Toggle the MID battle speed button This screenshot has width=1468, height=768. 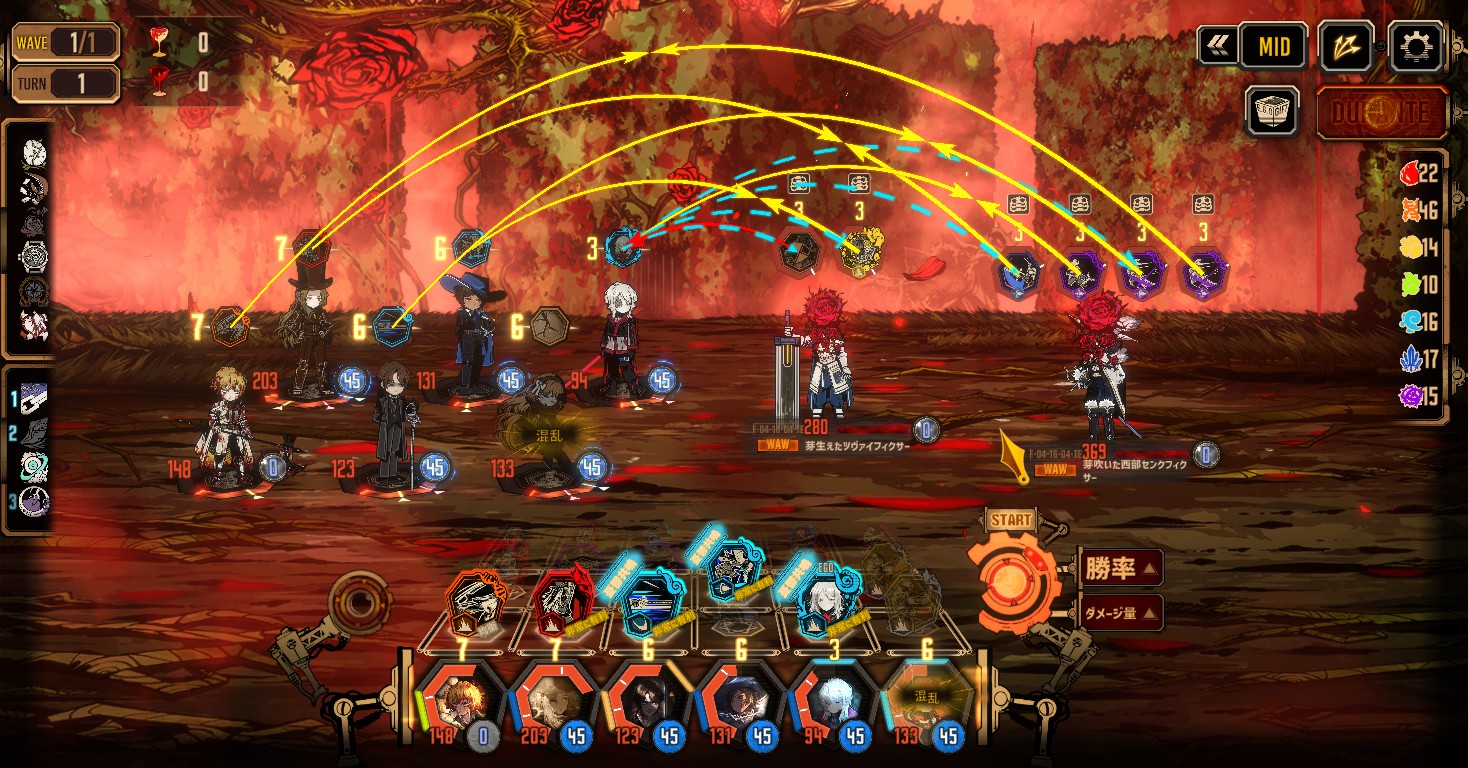click(1273, 46)
